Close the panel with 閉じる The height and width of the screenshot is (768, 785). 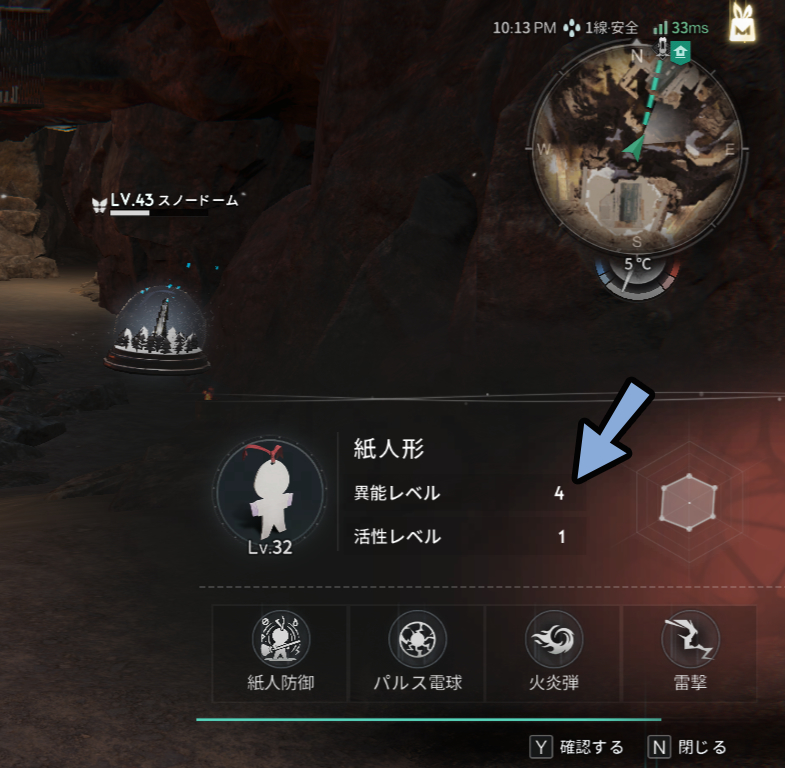click(688, 747)
